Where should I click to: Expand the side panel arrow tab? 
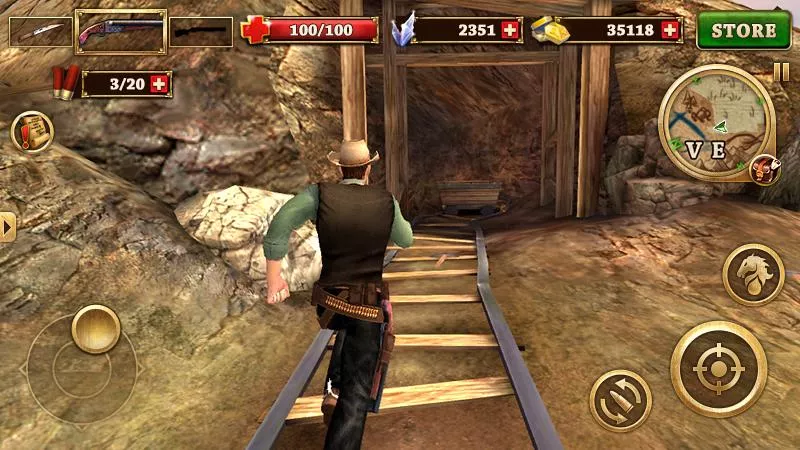click(8, 227)
